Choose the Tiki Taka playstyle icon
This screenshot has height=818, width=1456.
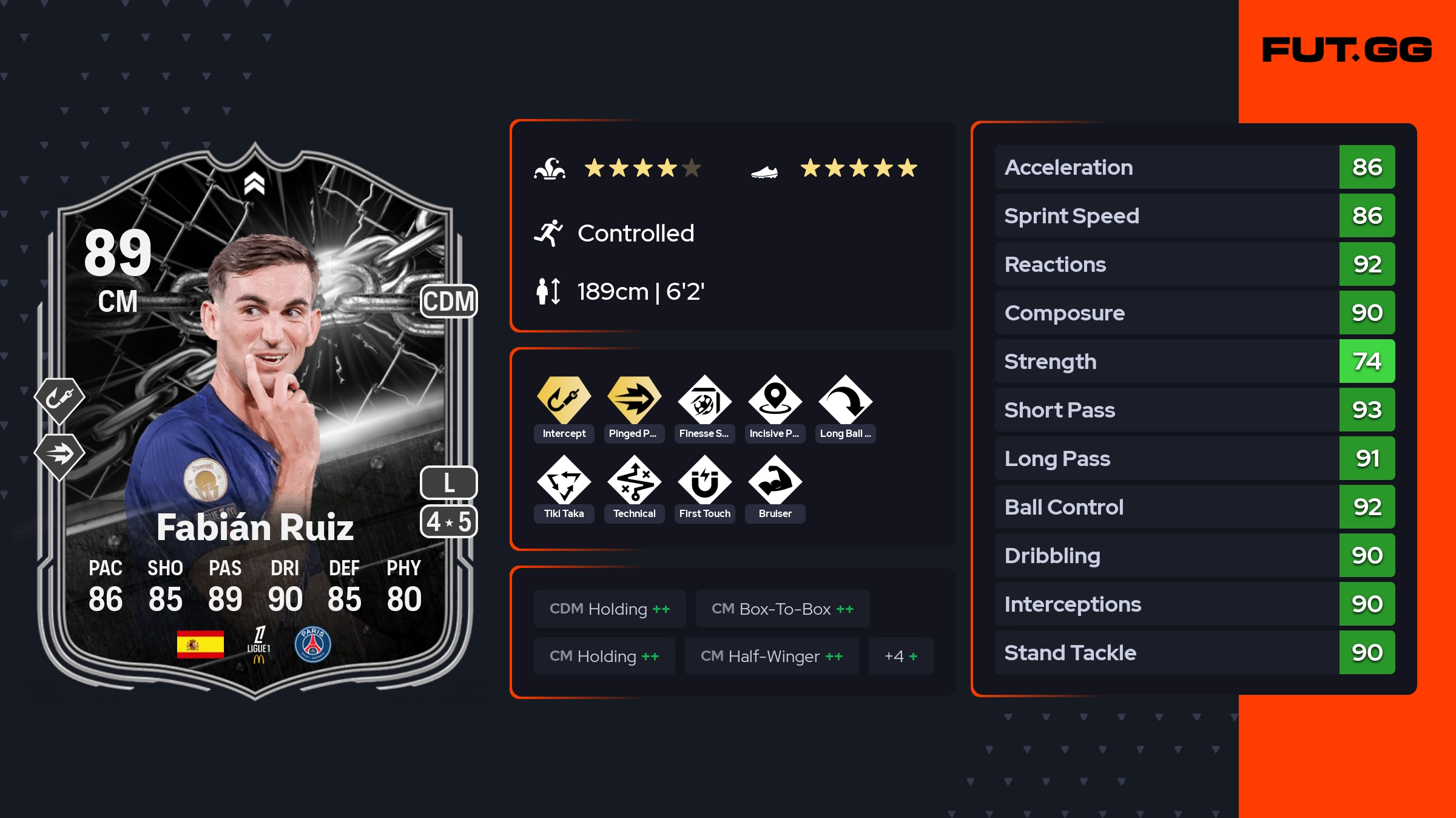coord(564,481)
